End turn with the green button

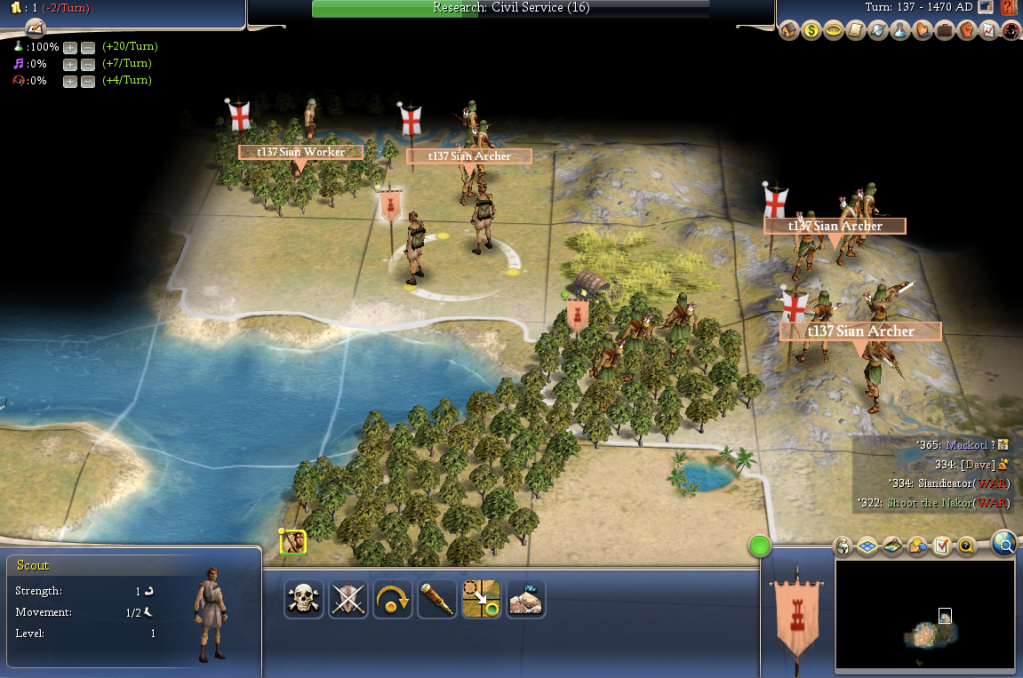760,546
